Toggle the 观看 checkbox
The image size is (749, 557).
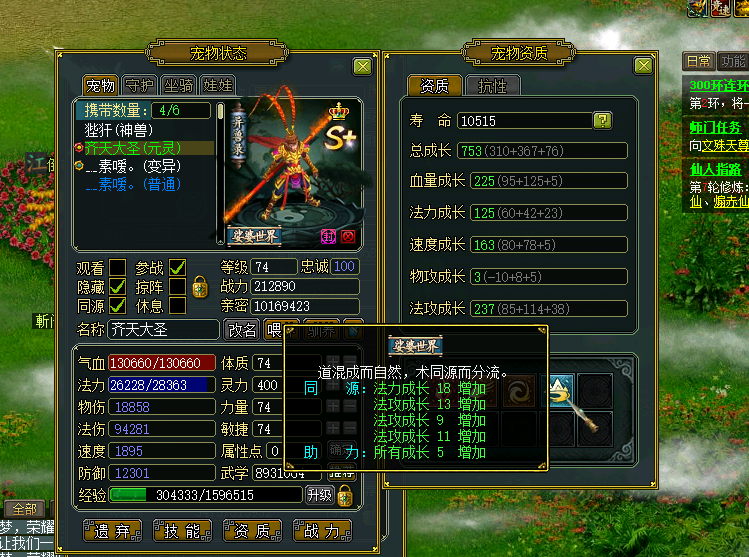[118, 267]
